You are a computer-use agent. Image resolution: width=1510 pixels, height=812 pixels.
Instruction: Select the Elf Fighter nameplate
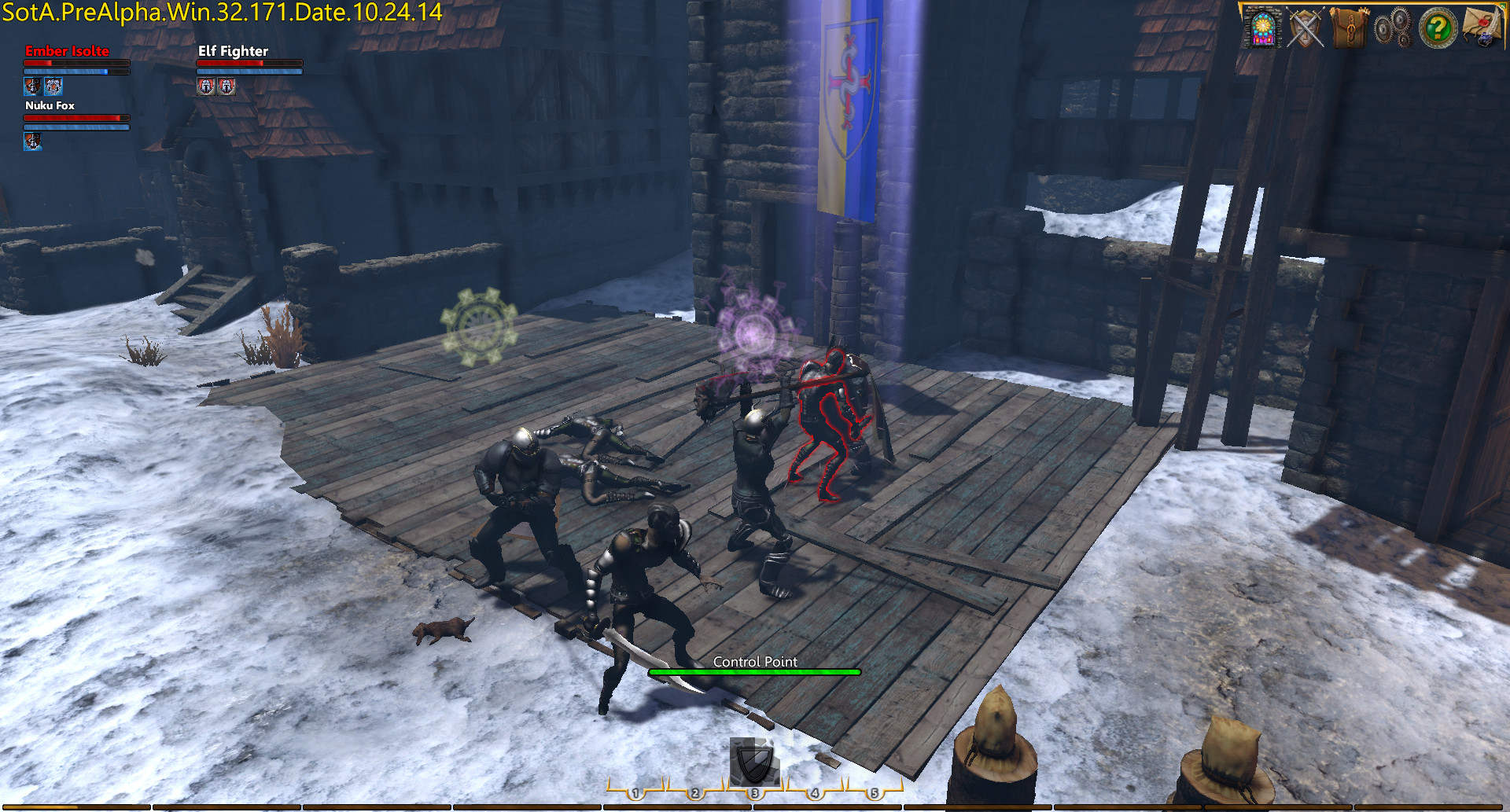(x=233, y=50)
